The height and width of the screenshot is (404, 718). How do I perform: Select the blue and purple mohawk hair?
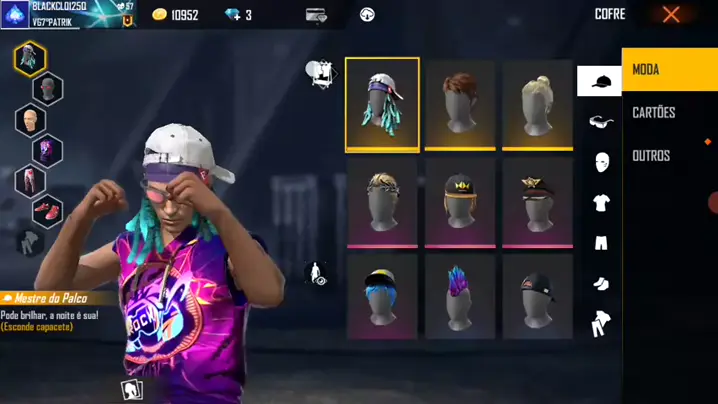pyautogui.click(x=460, y=296)
